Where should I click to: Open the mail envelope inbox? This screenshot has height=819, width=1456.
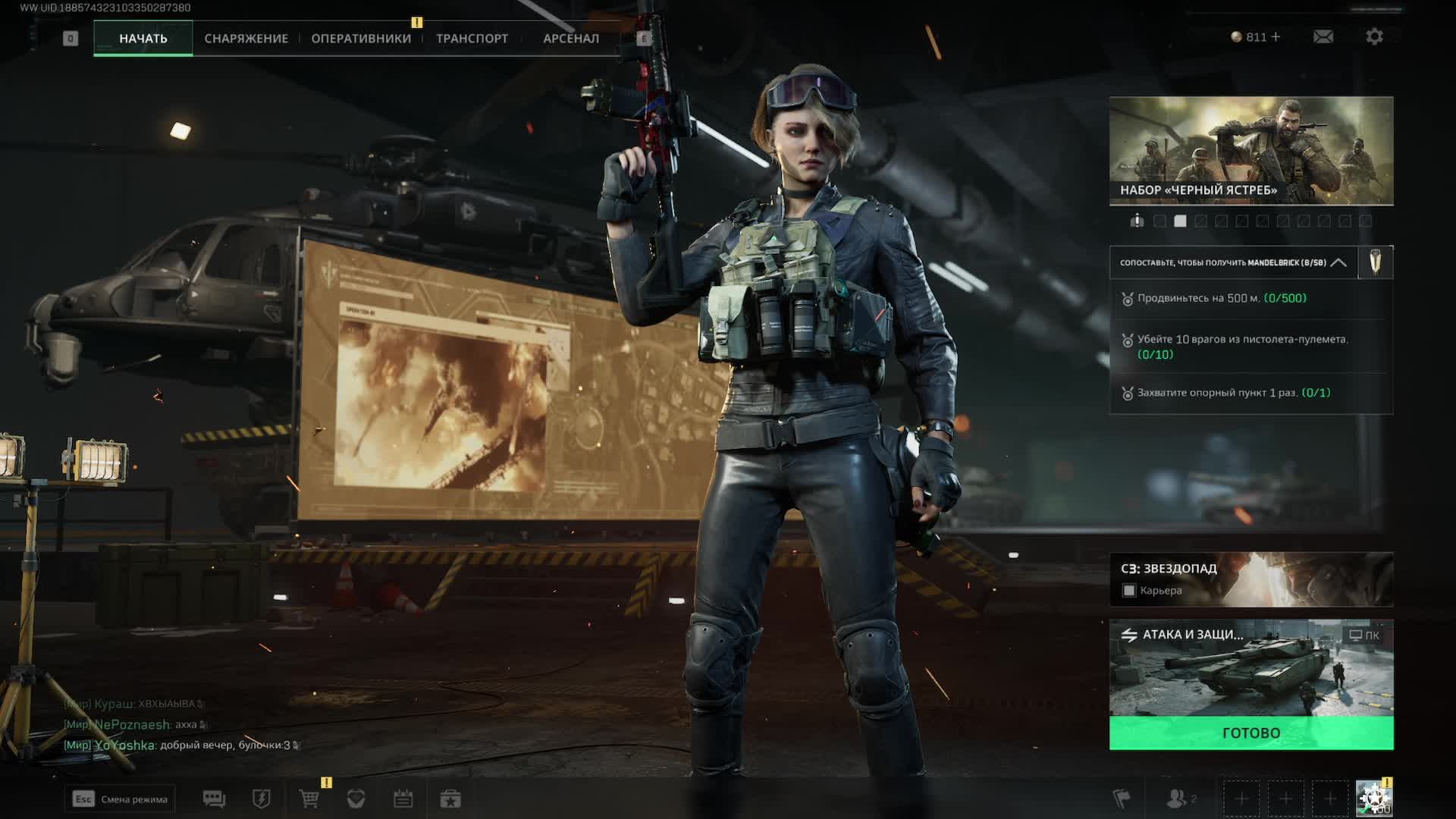(x=1323, y=36)
